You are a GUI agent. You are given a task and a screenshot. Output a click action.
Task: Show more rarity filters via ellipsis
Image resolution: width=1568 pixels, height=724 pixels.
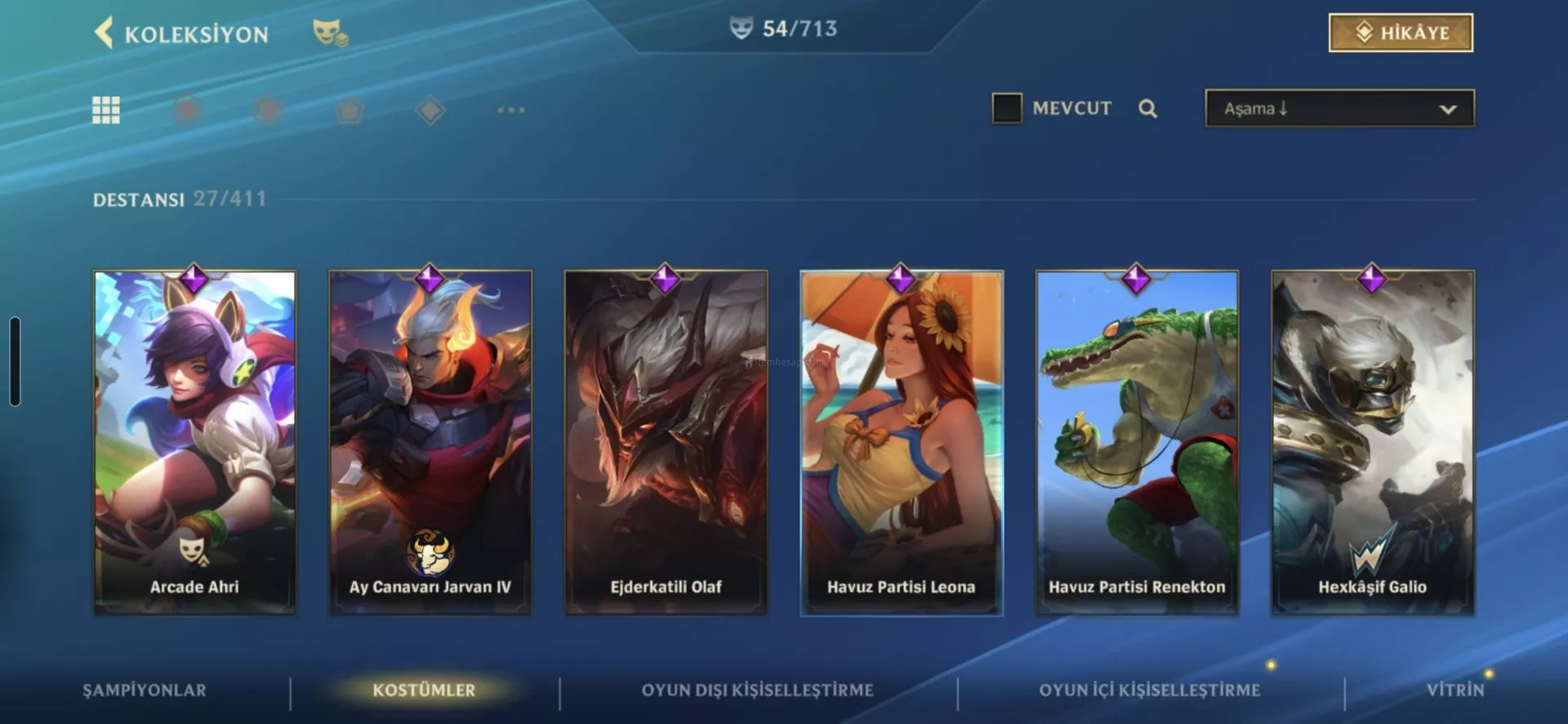[511, 109]
